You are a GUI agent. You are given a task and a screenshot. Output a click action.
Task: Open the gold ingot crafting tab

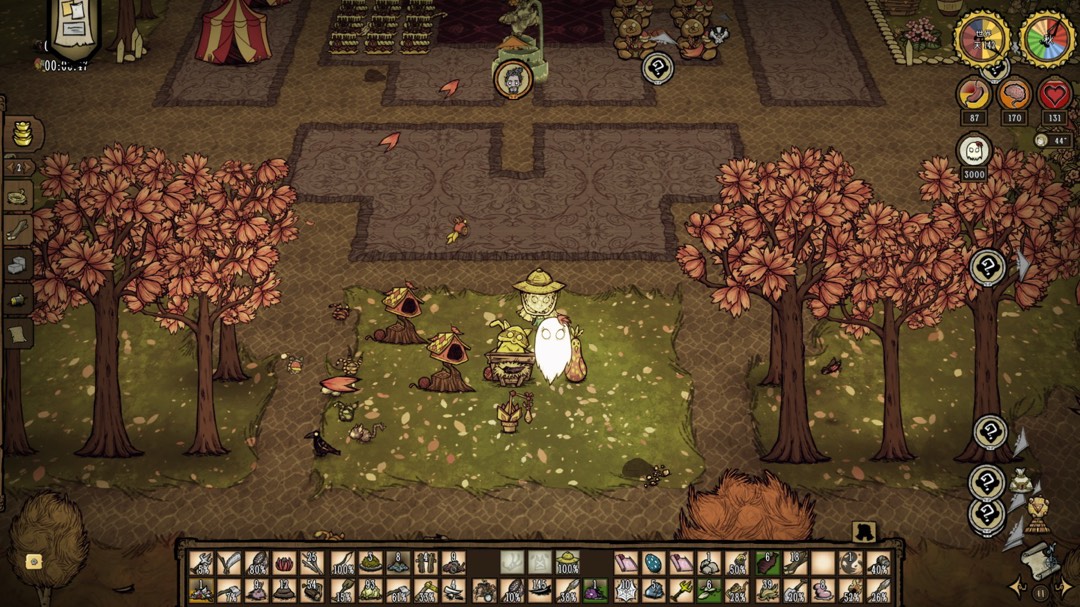tap(18, 133)
